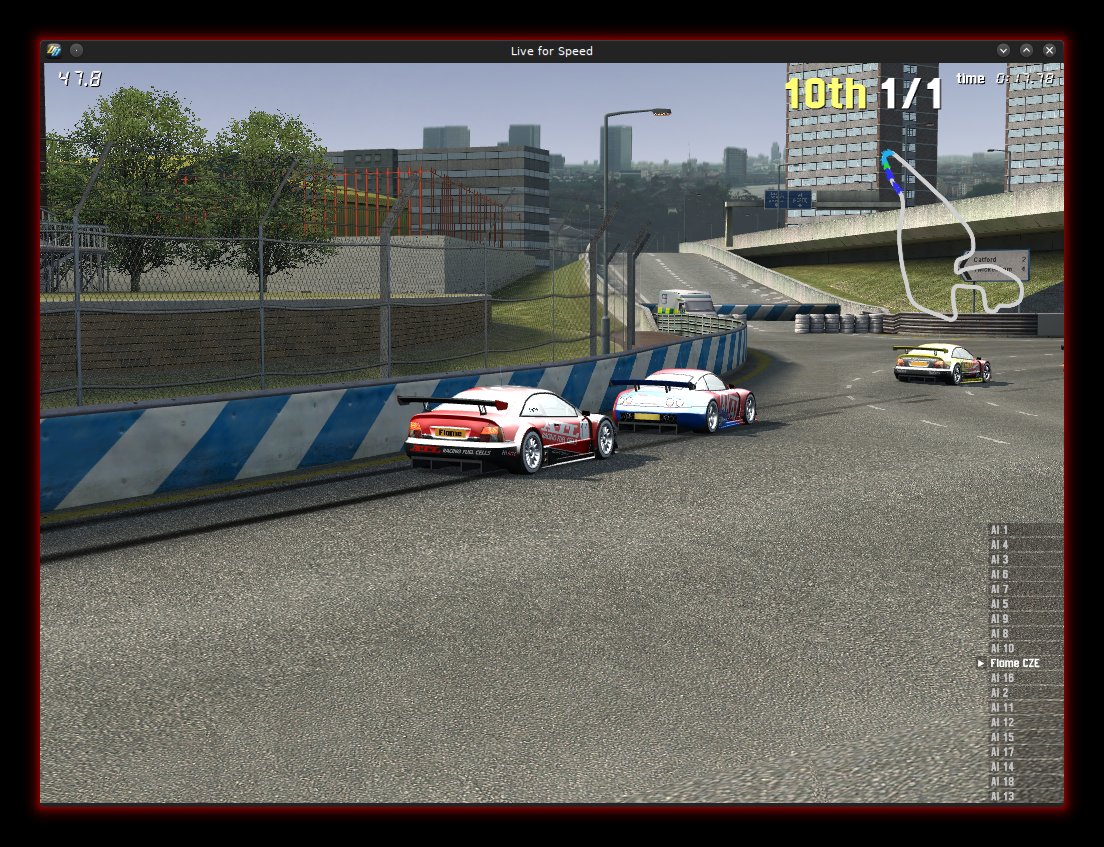Close the Live for Speed window

(x=1049, y=50)
